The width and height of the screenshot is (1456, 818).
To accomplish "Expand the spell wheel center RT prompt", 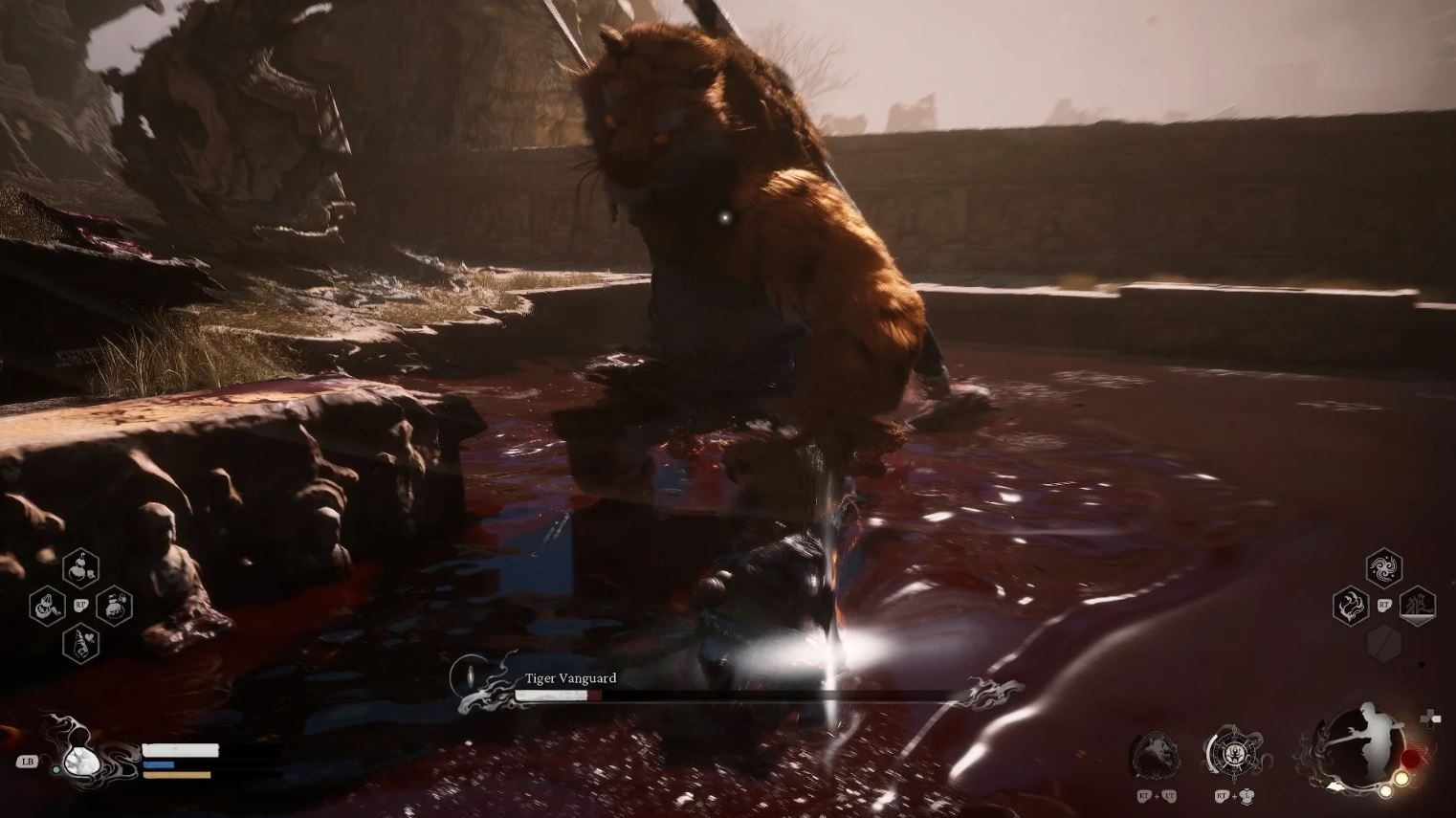I will coord(1384,605).
